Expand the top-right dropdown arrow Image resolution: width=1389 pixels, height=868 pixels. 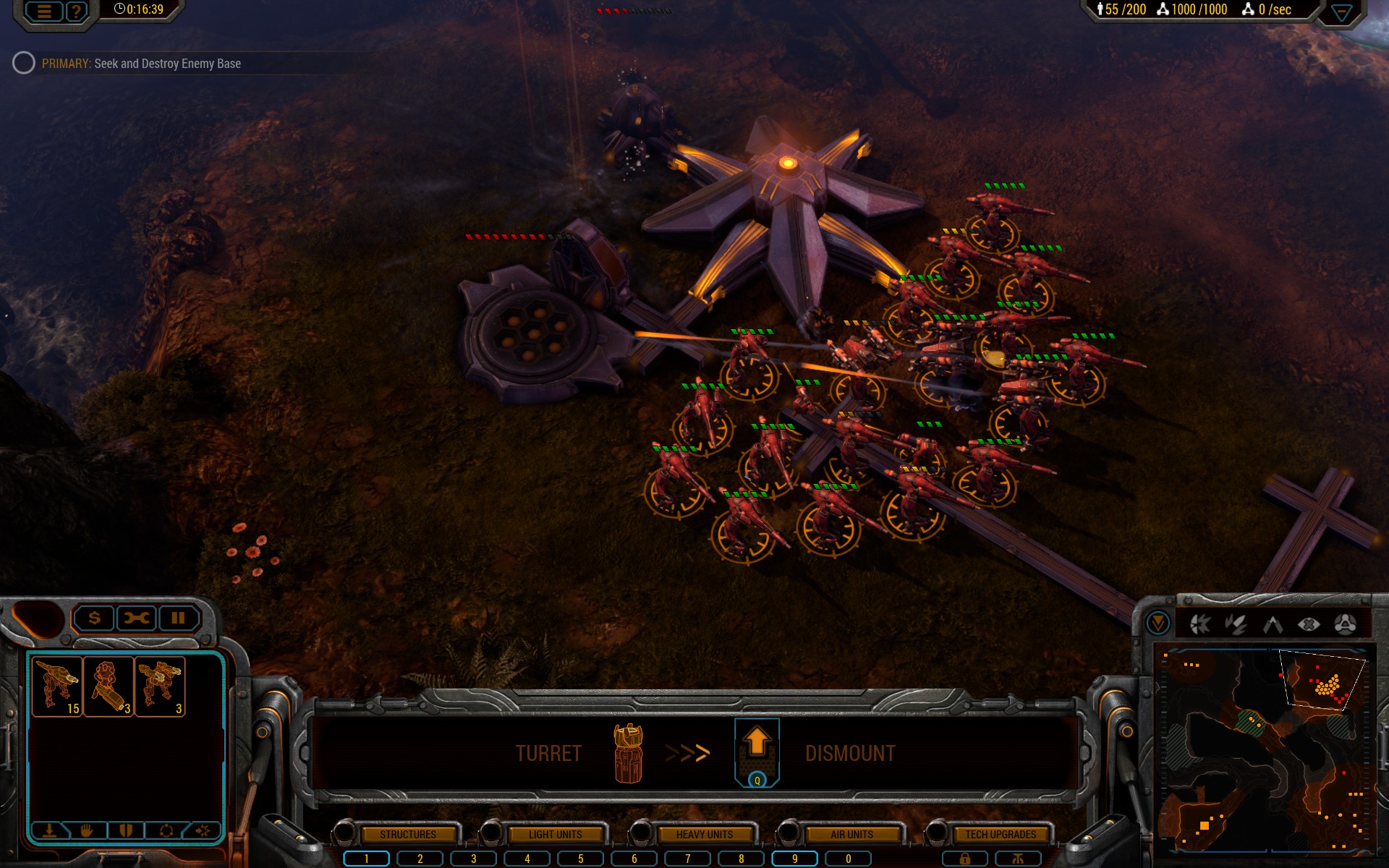pyautogui.click(x=1341, y=12)
